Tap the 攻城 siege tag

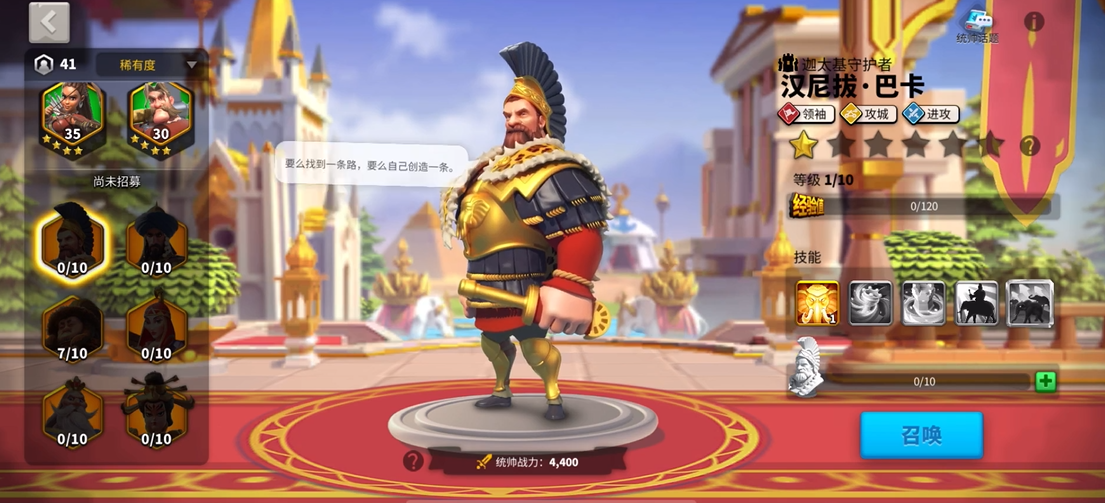pyautogui.click(x=866, y=114)
